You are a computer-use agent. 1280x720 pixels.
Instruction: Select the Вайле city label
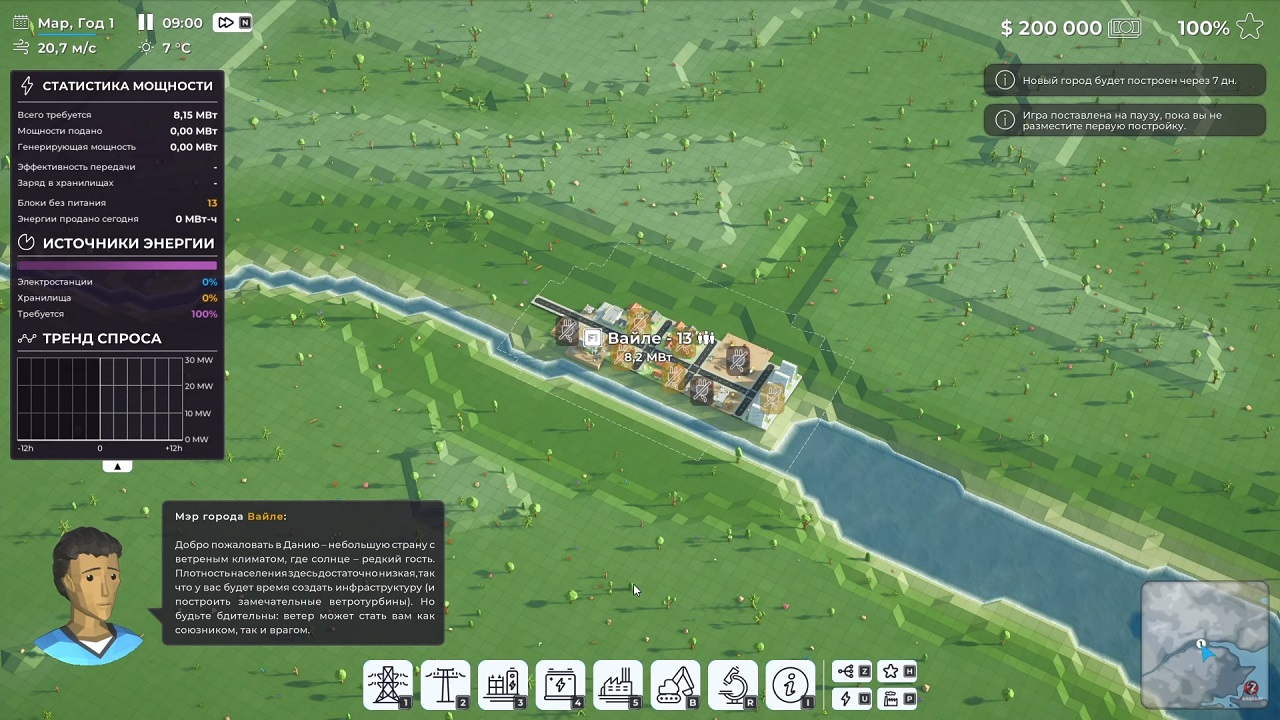(x=649, y=339)
